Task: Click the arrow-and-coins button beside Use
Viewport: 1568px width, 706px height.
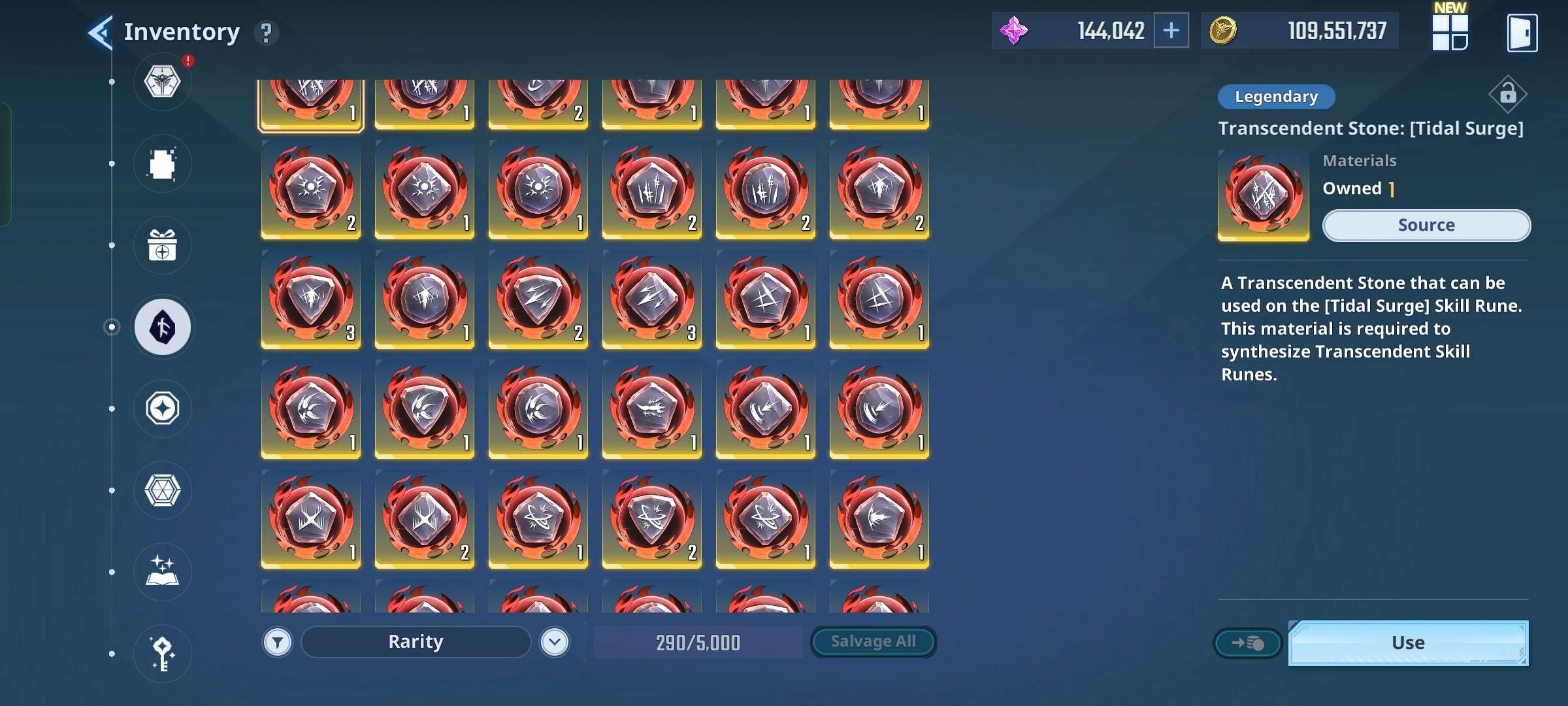Action: (x=1247, y=643)
